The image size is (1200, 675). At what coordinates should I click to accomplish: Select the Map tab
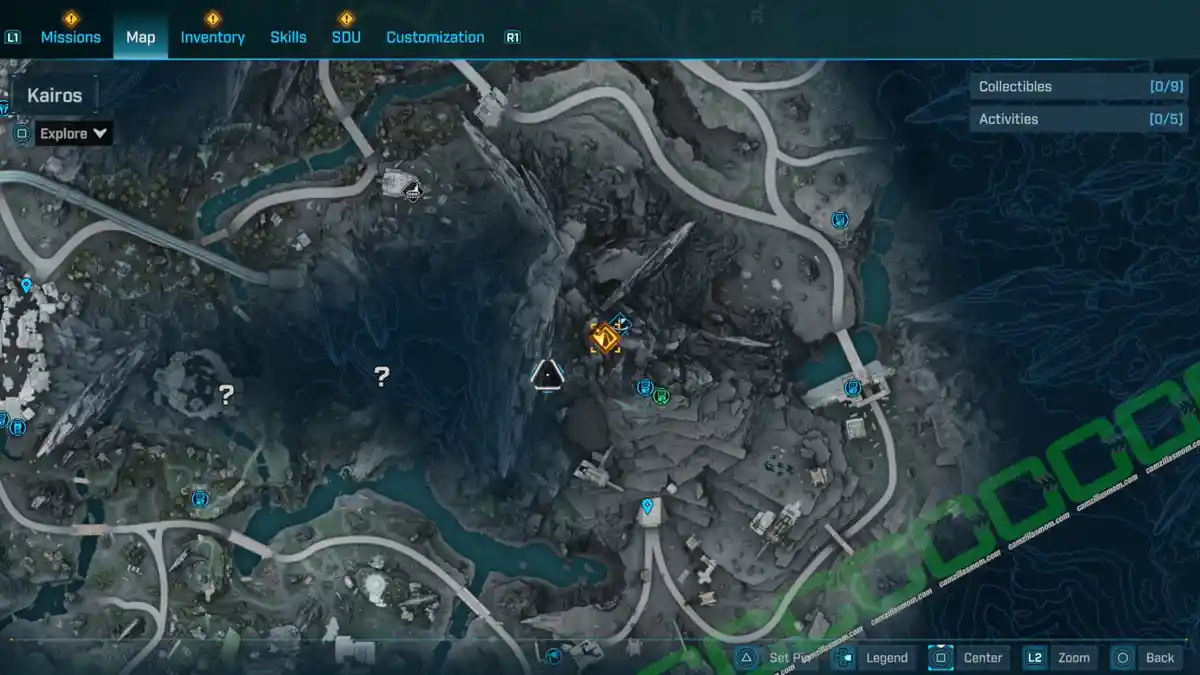click(140, 37)
